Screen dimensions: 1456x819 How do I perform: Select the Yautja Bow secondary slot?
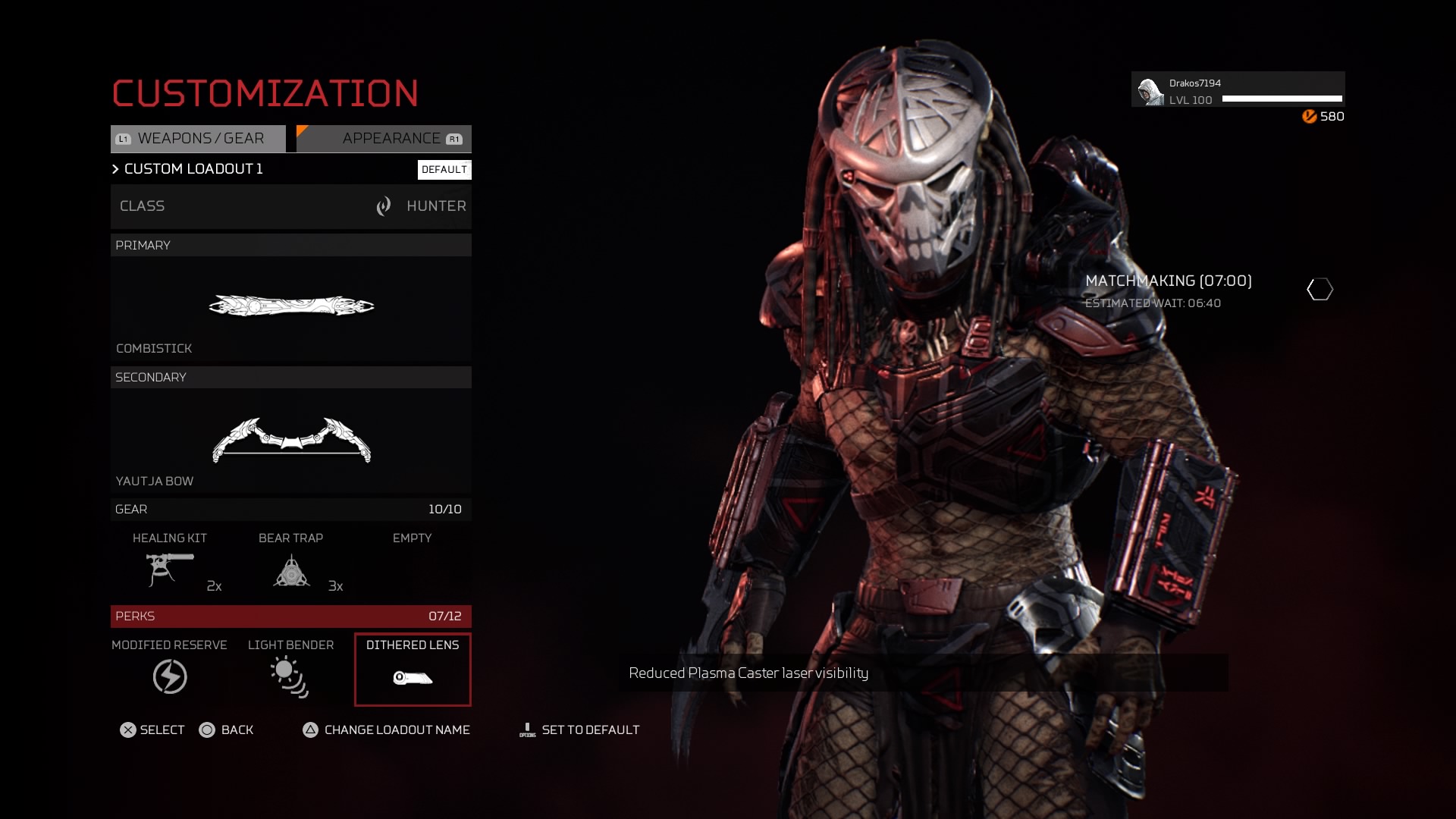[x=290, y=441]
